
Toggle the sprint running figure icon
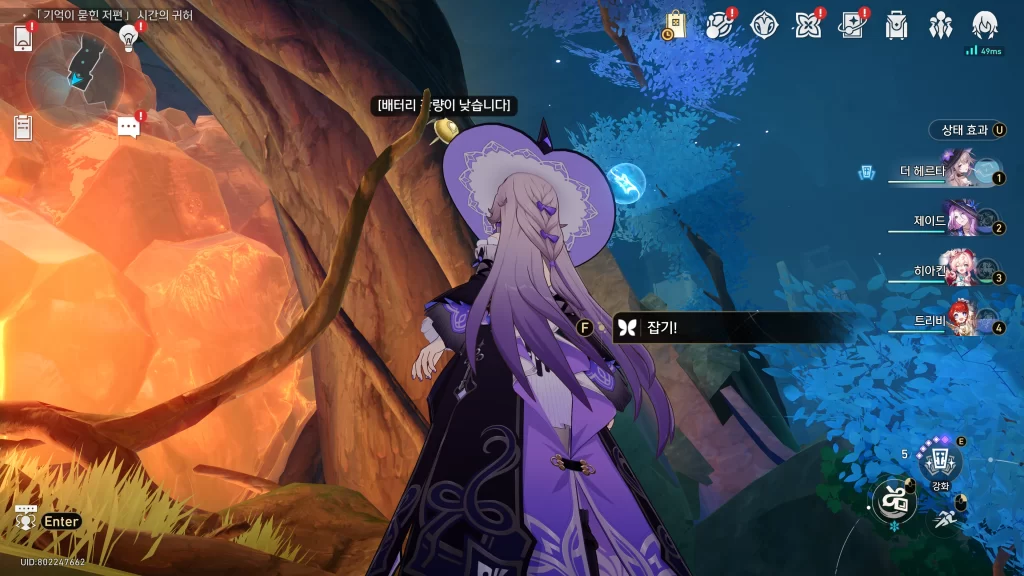pos(945,518)
